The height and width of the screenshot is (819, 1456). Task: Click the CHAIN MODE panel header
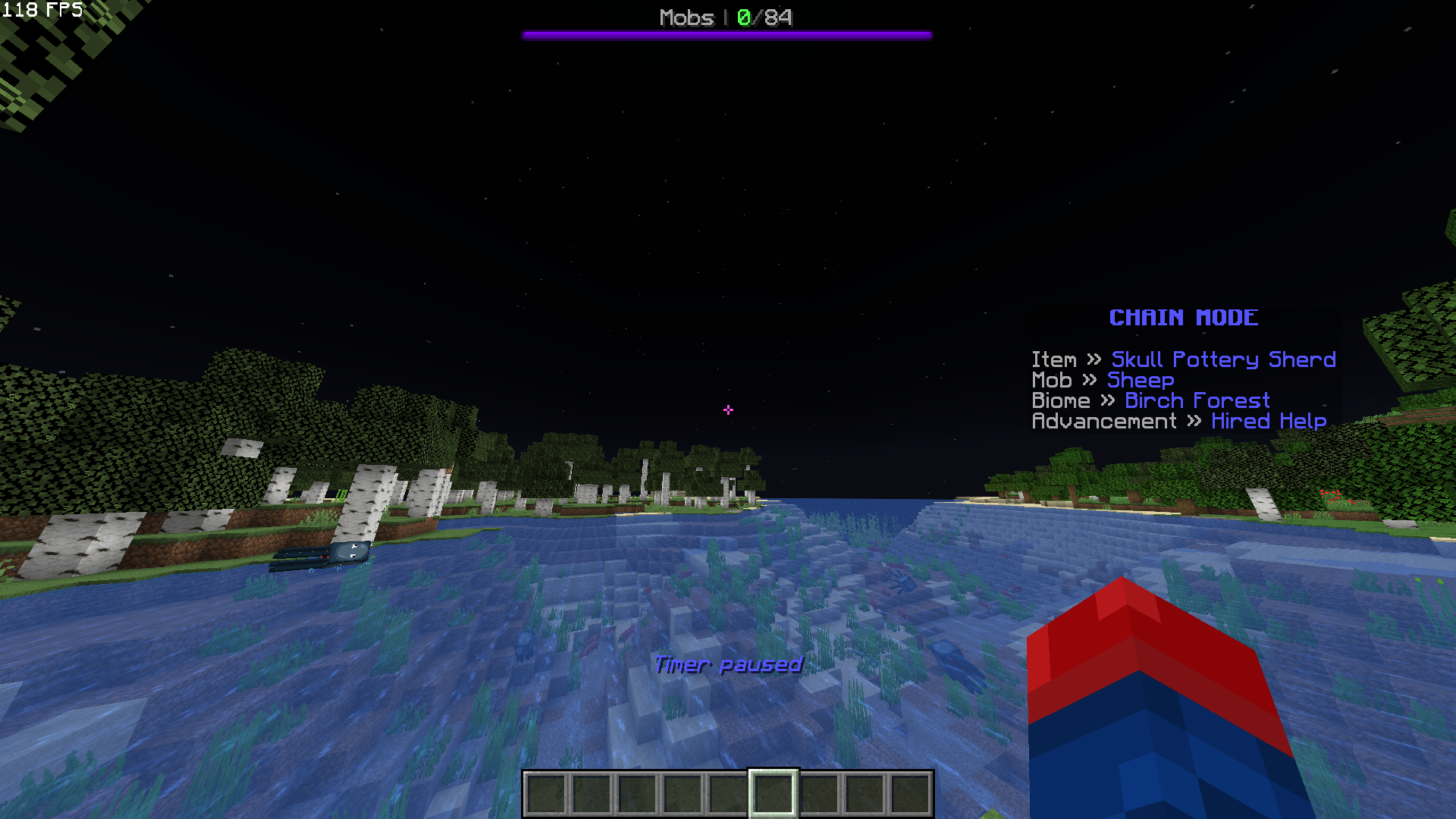[1181, 318]
